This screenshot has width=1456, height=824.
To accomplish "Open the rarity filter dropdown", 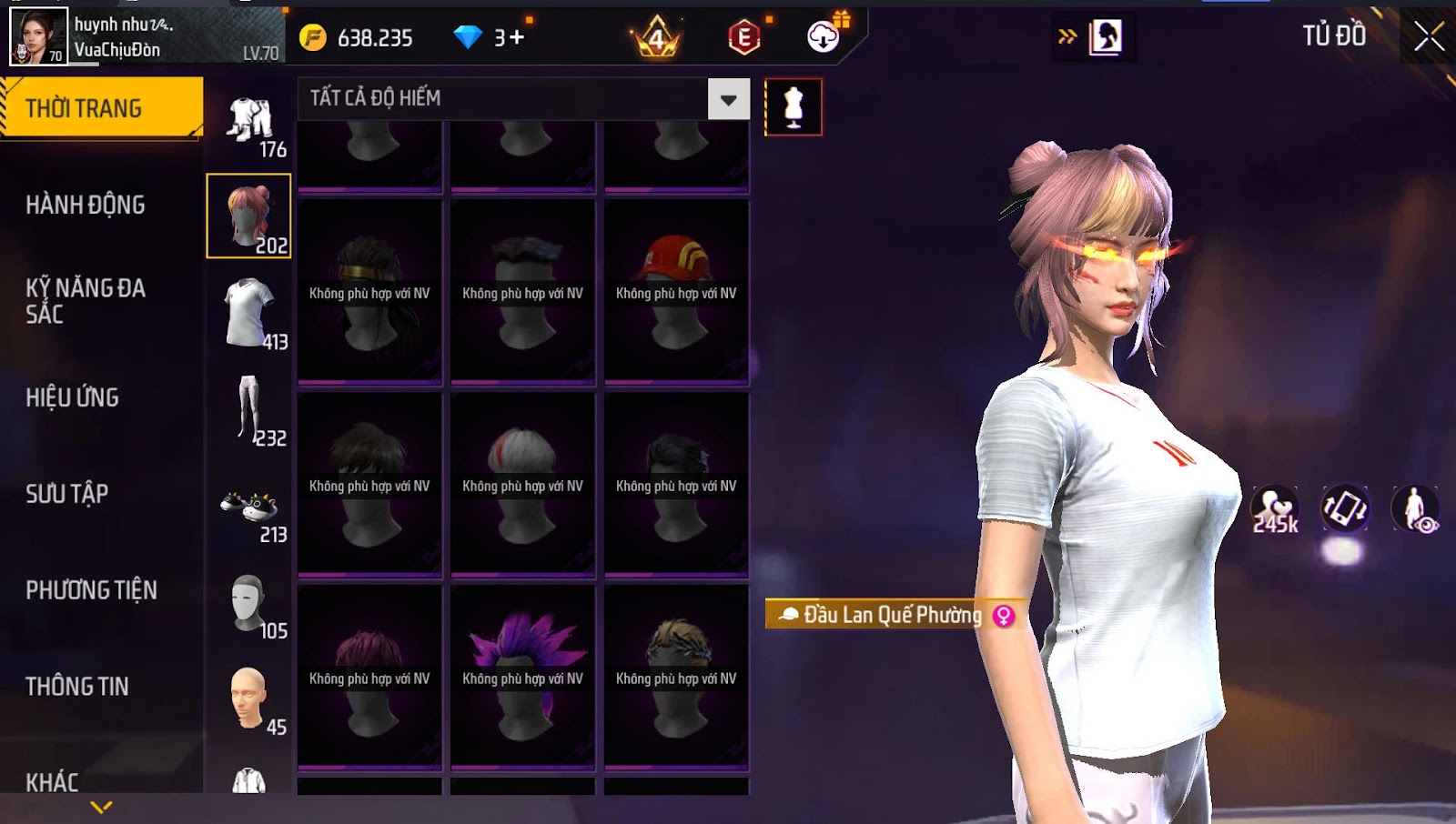I will [729, 99].
